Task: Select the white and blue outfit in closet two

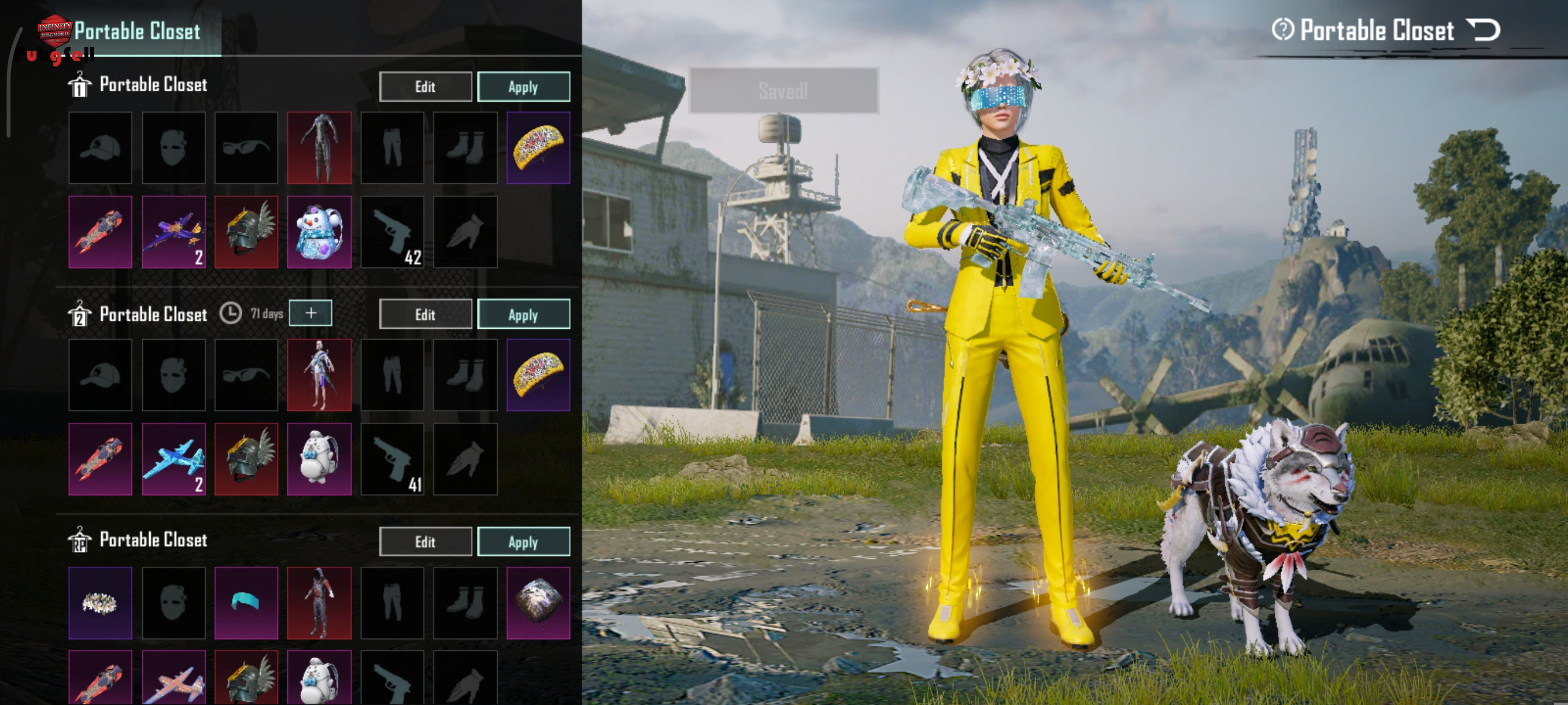Action: pos(319,375)
